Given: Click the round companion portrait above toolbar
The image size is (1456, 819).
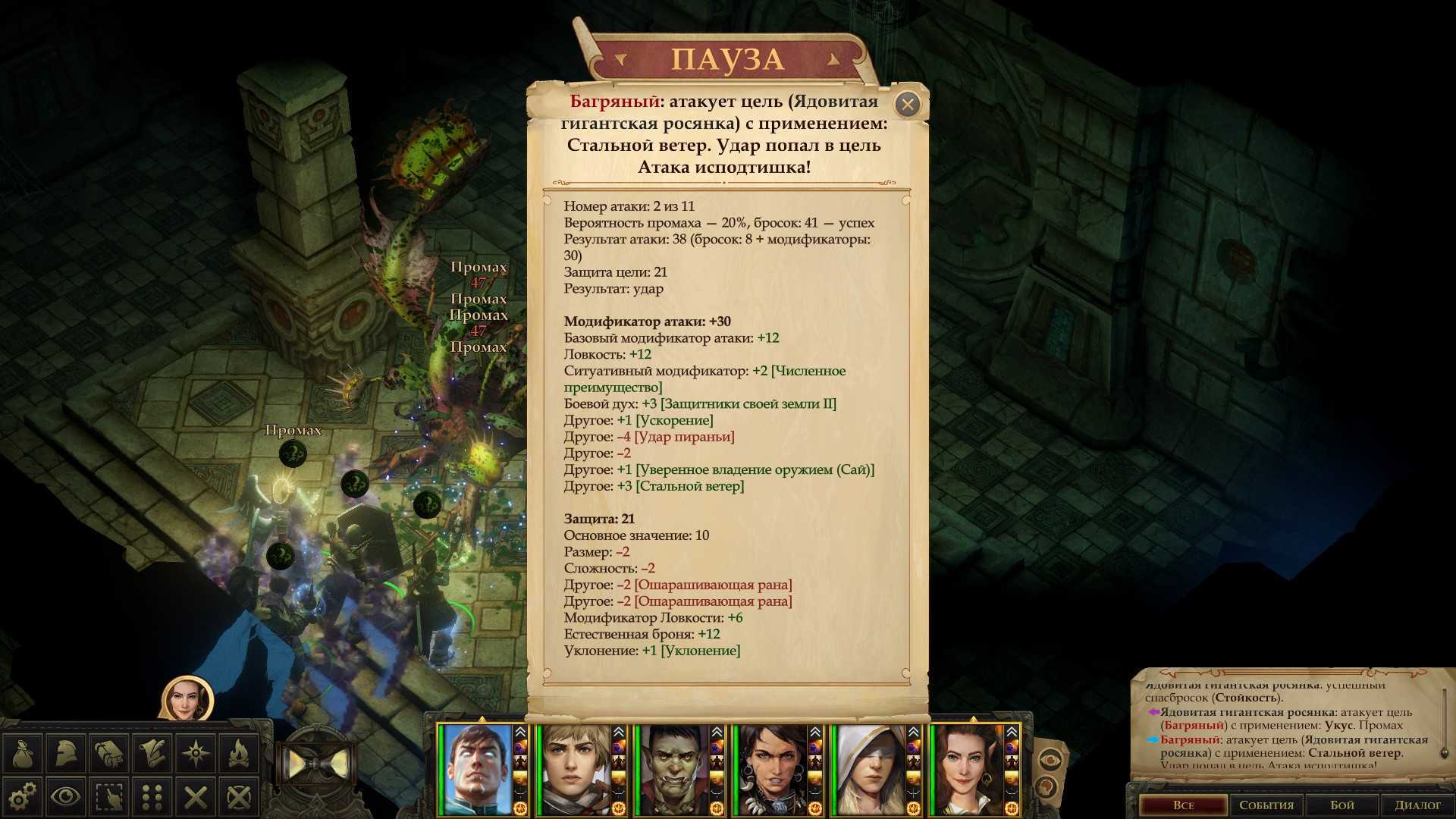Looking at the screenshot, I should point(187,699).
